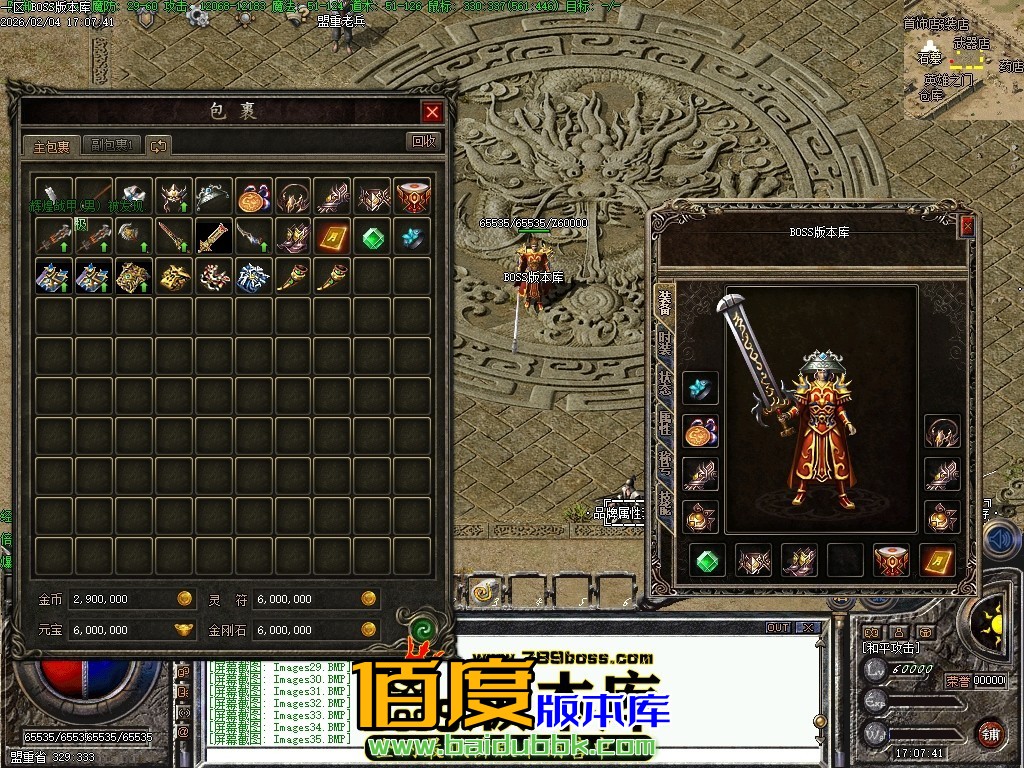Select the green emerald in the bag
The height and width of the screenshot is (768, 1024).
point(372,237)
